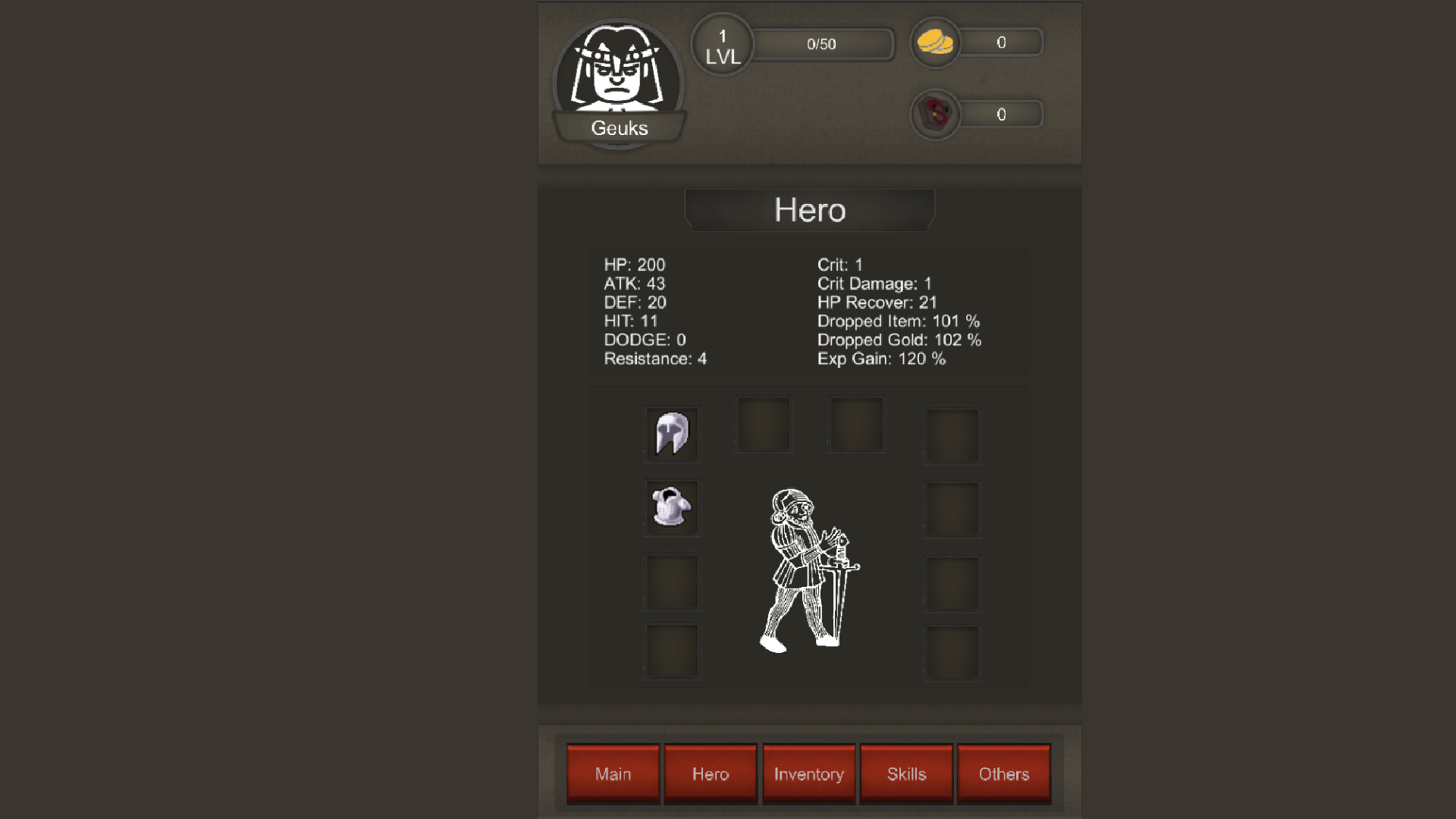Click the Hero title banner
The height and width of the screenshot is (819, 1456).
[808, 210]
